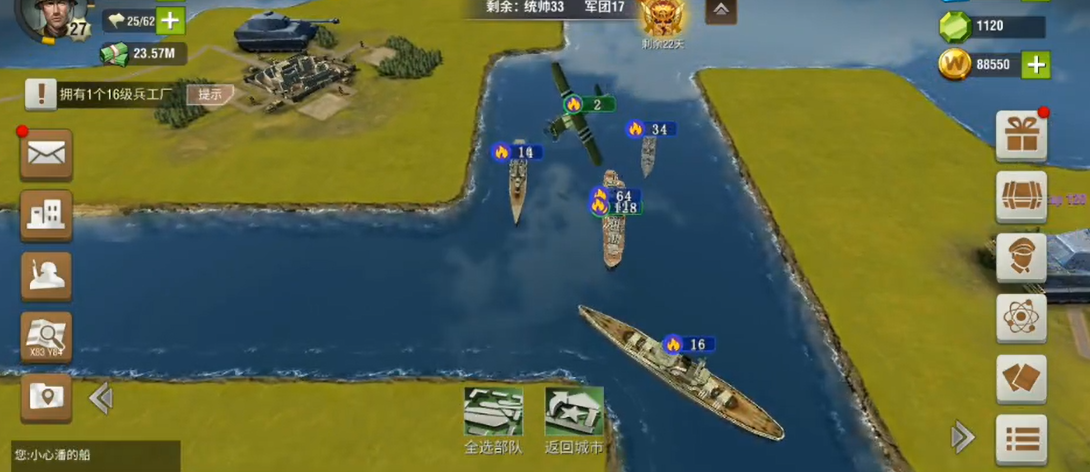The width and height of the screenshot is (1090, 472).
Task: Open the cards icon
Action: tap(1021, 378)
